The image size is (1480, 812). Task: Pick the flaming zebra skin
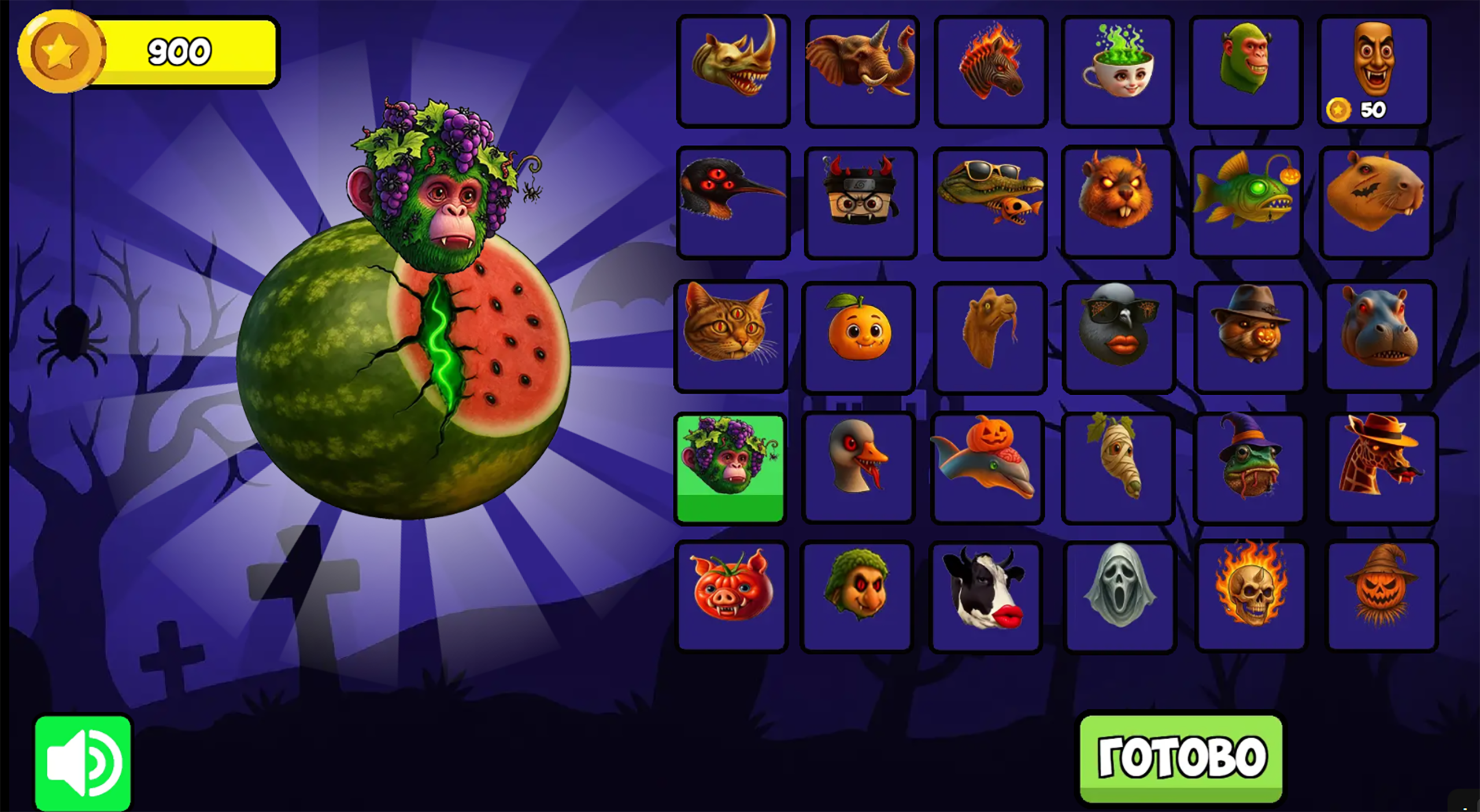[990, 71]
